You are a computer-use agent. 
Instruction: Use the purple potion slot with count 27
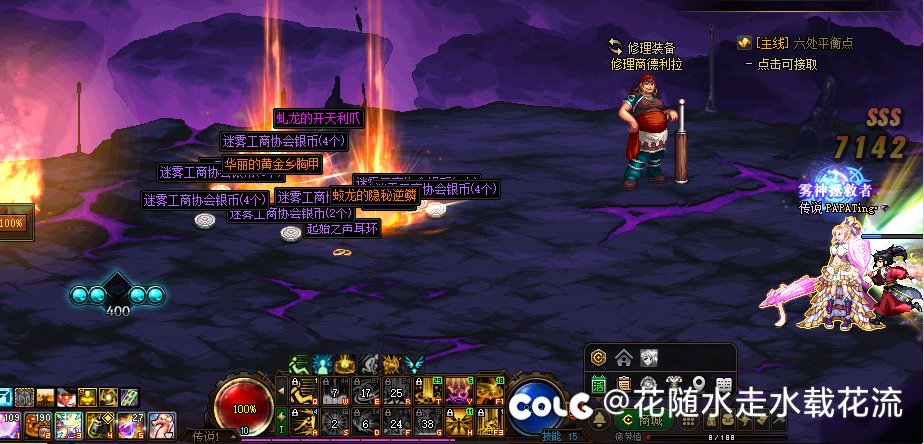coord(130,424)
